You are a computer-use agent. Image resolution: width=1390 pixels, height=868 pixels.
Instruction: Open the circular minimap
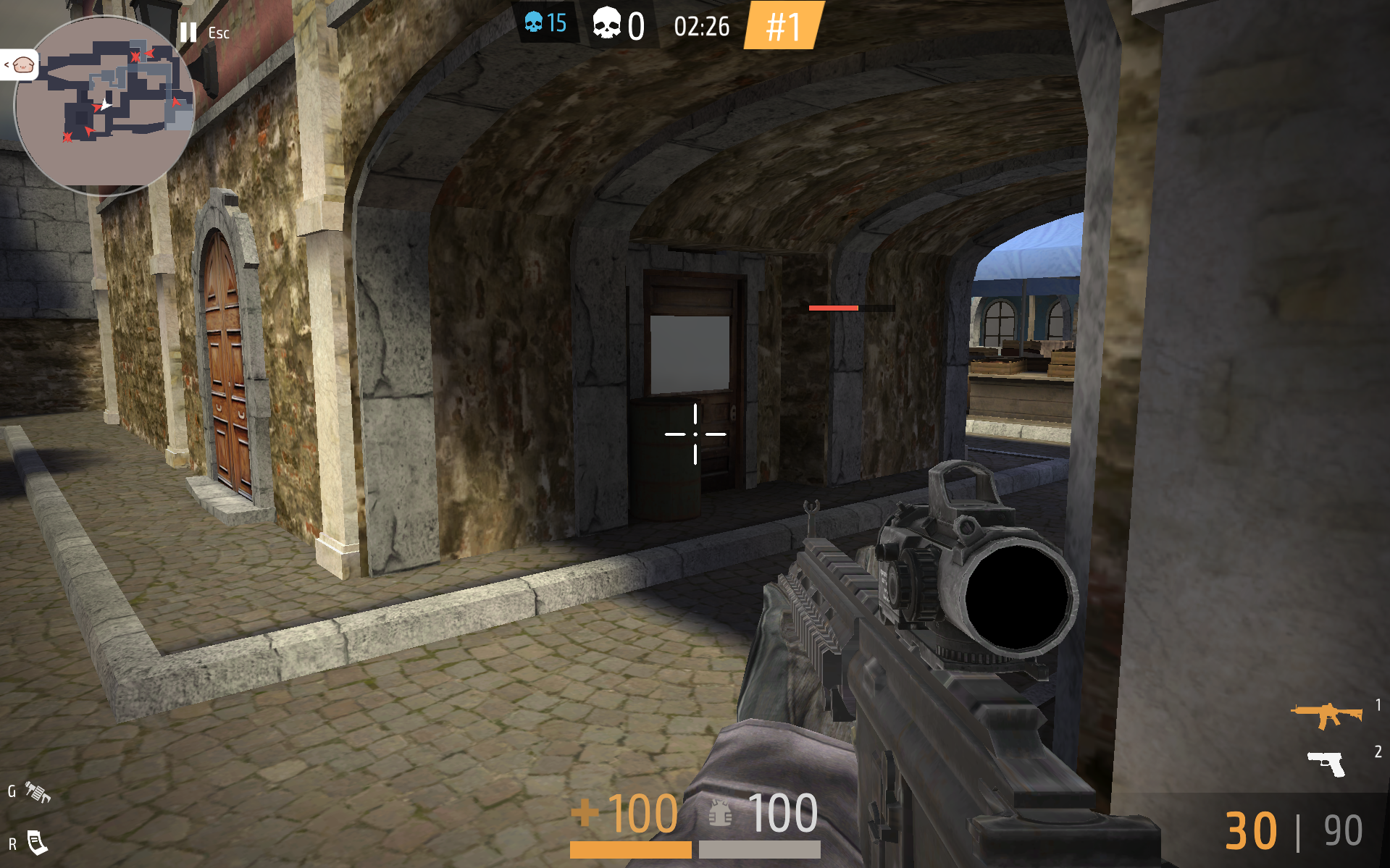click(105, 105)
